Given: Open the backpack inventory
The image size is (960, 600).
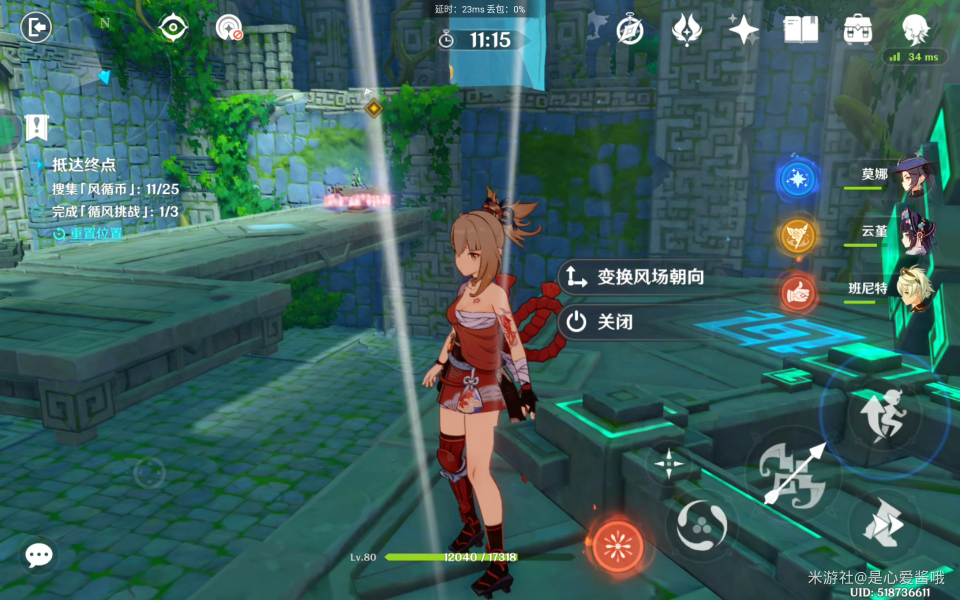Looking at the screenshot, I should [x=858, y=29].
